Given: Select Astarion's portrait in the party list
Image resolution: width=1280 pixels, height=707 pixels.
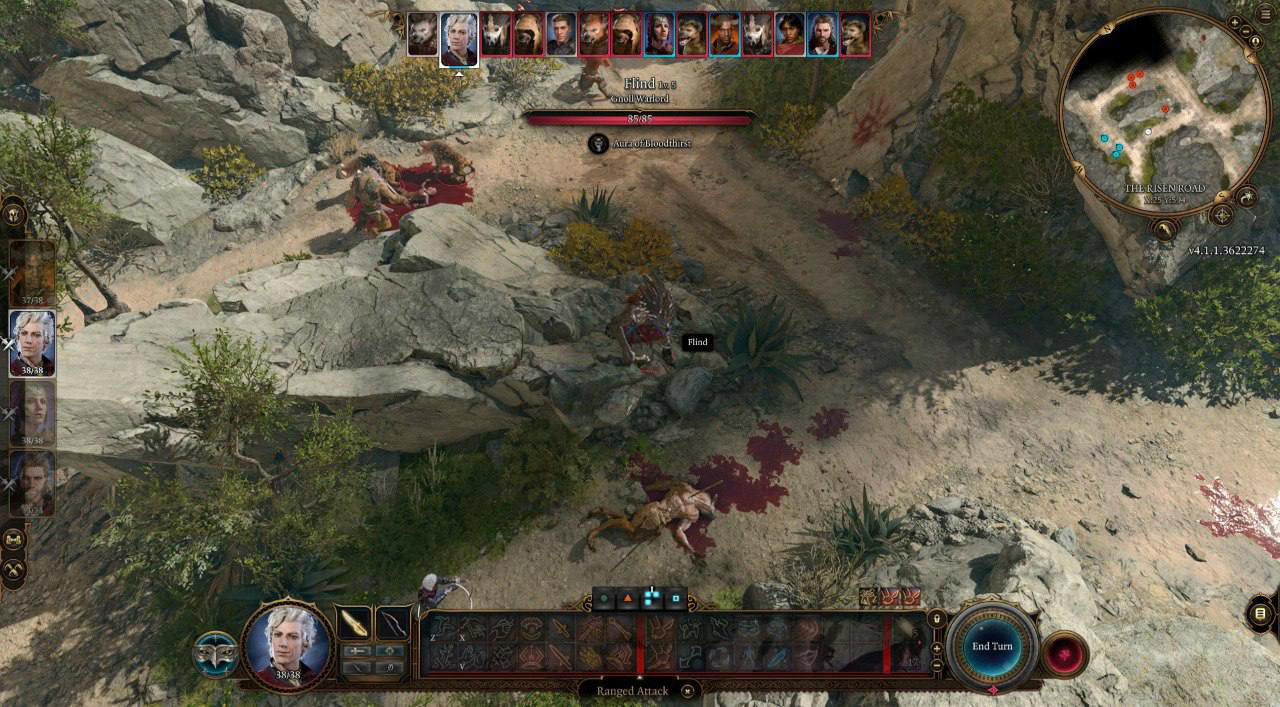Looking at the screenshot, I should tap(32, 343).
